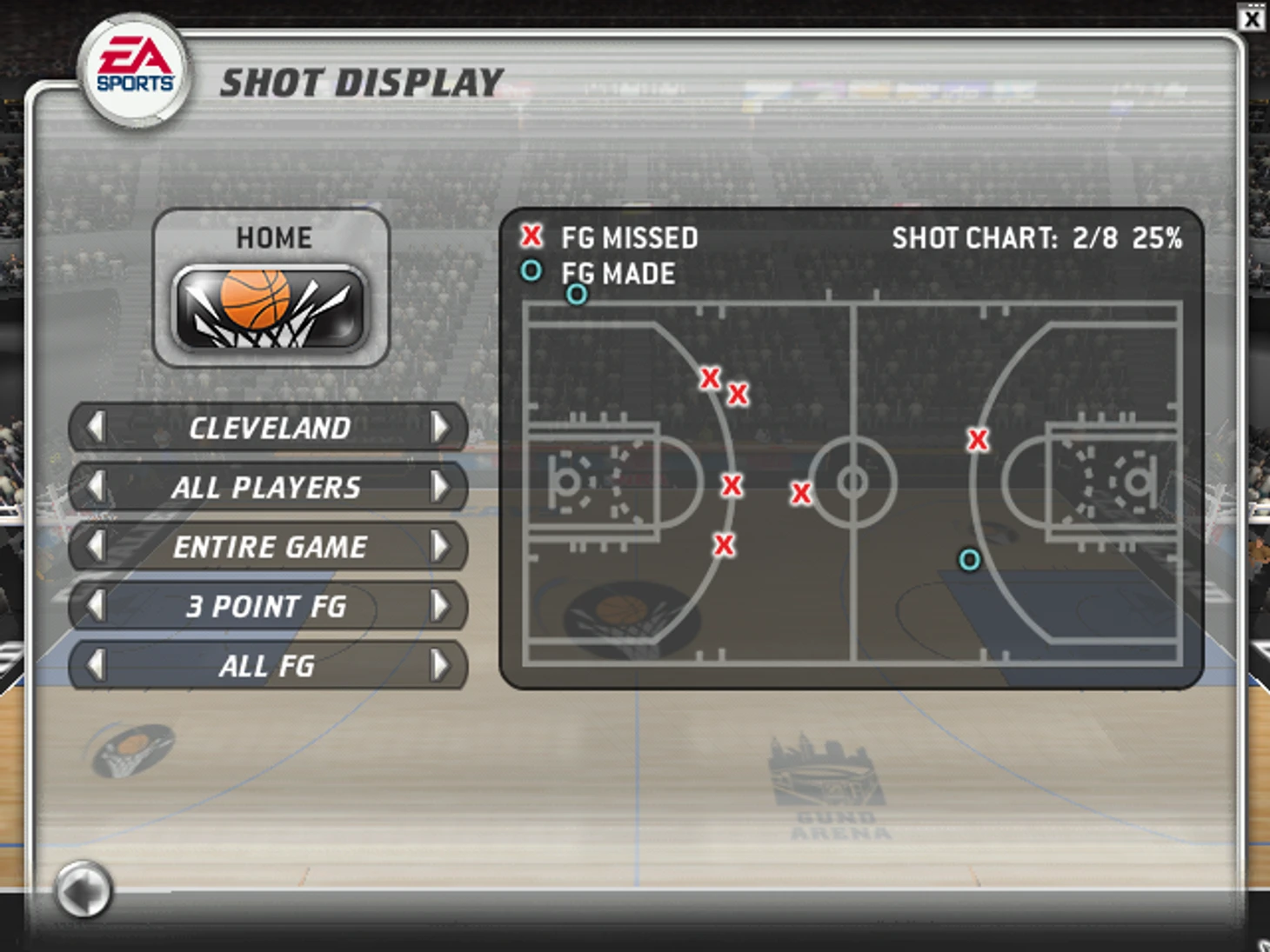Viewport: 1270px width, 952px height.
Task: Cycle All FG filter with left arrow
Action: 96,665
